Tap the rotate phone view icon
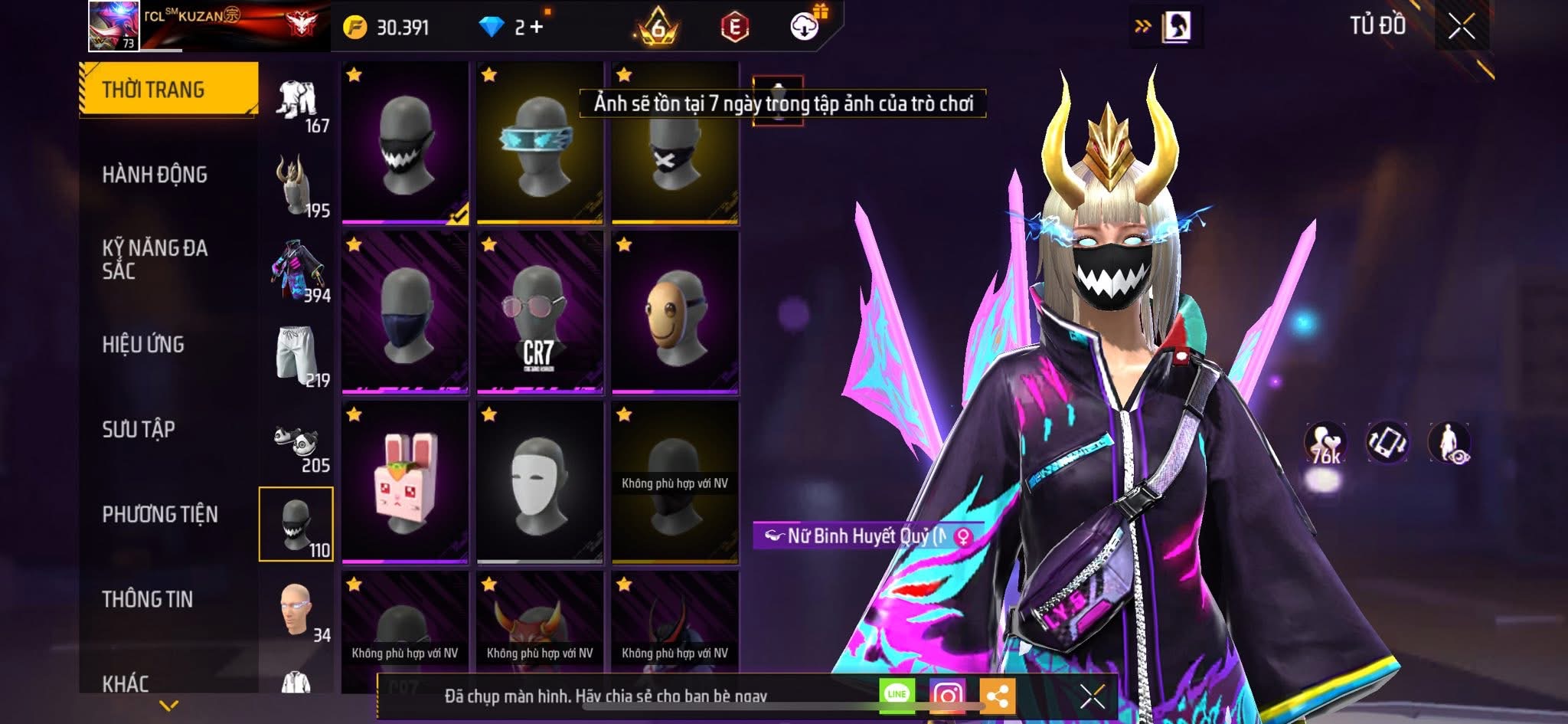The height and width of the screenshot is (724, 1568). coord(1387,443)
